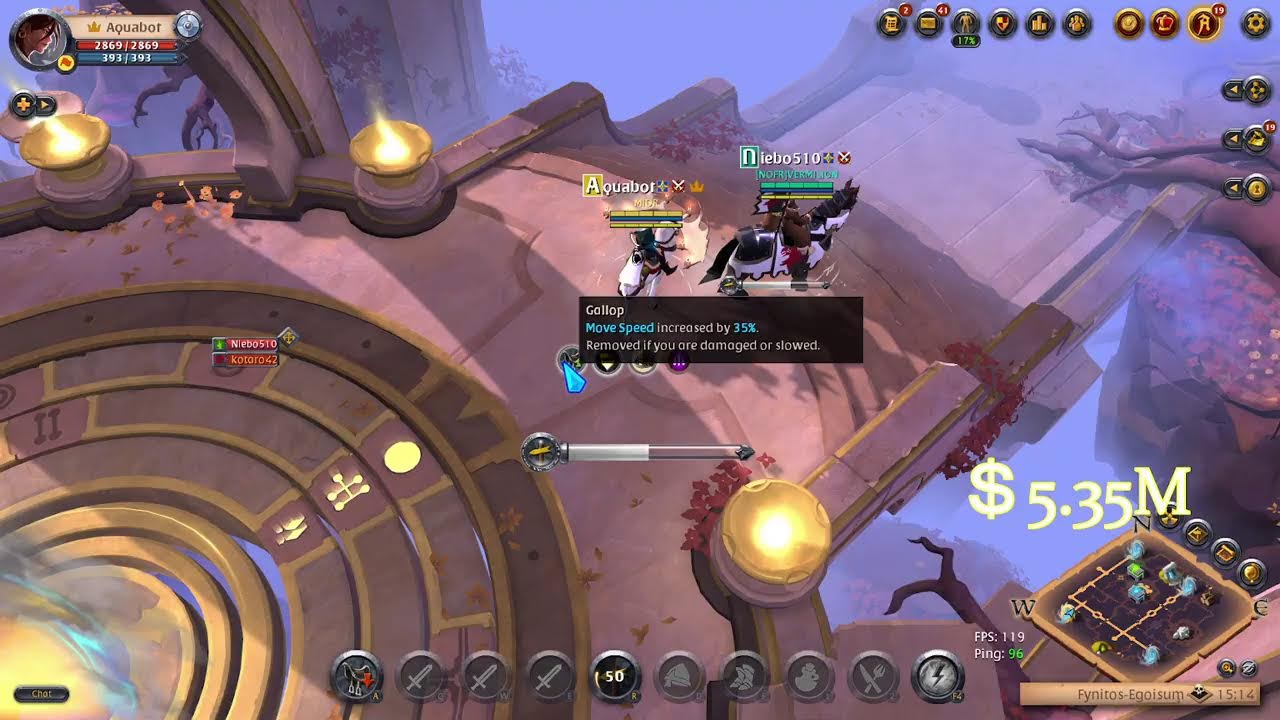Open the glowing activities icon with 19 badge
The width and height of the screenshot is (1280, 720).
pos(1203,23)
